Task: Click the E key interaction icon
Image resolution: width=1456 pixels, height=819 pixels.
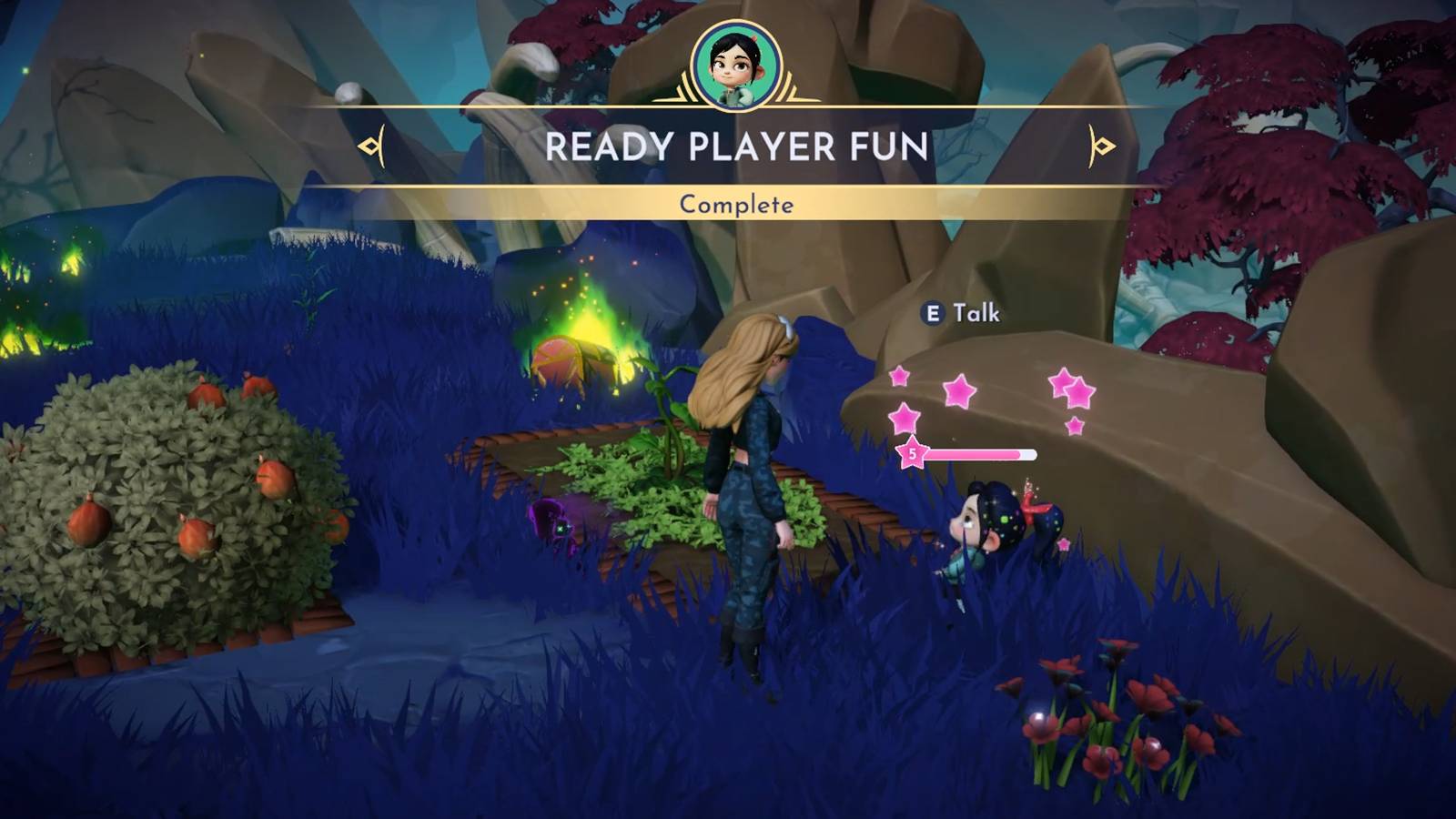Action: click(x=932, y=312)
